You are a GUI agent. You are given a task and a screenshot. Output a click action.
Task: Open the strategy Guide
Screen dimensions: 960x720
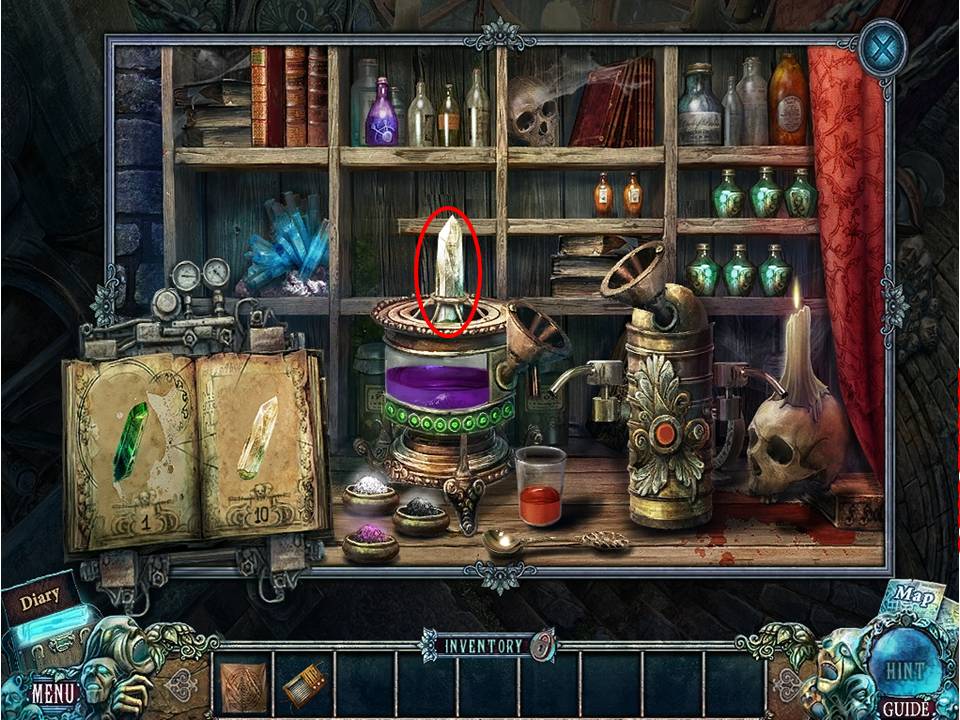(x=907, y=709)
